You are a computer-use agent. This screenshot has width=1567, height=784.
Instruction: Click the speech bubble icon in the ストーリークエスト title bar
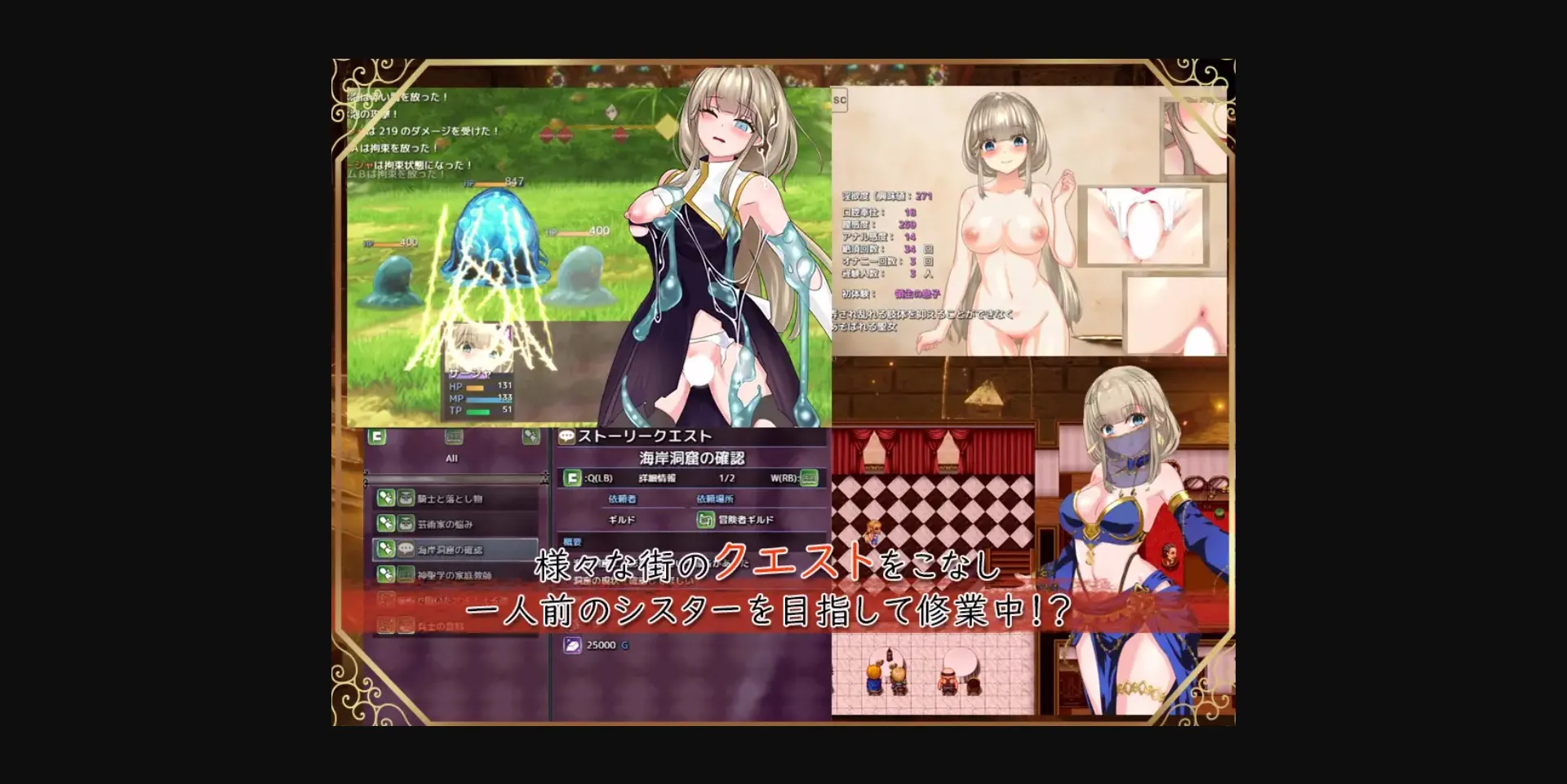(567, 436)
